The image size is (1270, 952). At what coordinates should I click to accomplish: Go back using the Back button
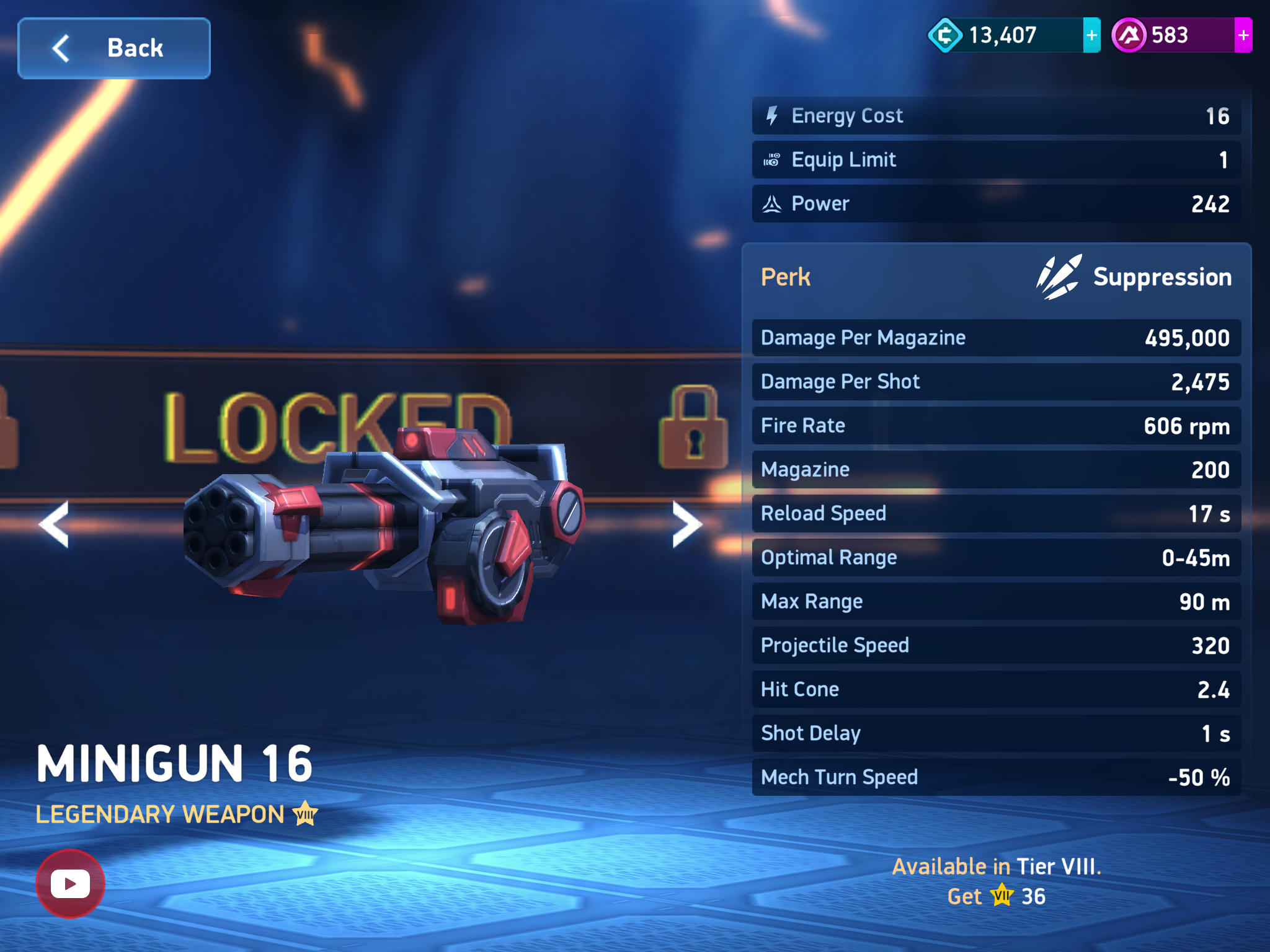point(114,48)
